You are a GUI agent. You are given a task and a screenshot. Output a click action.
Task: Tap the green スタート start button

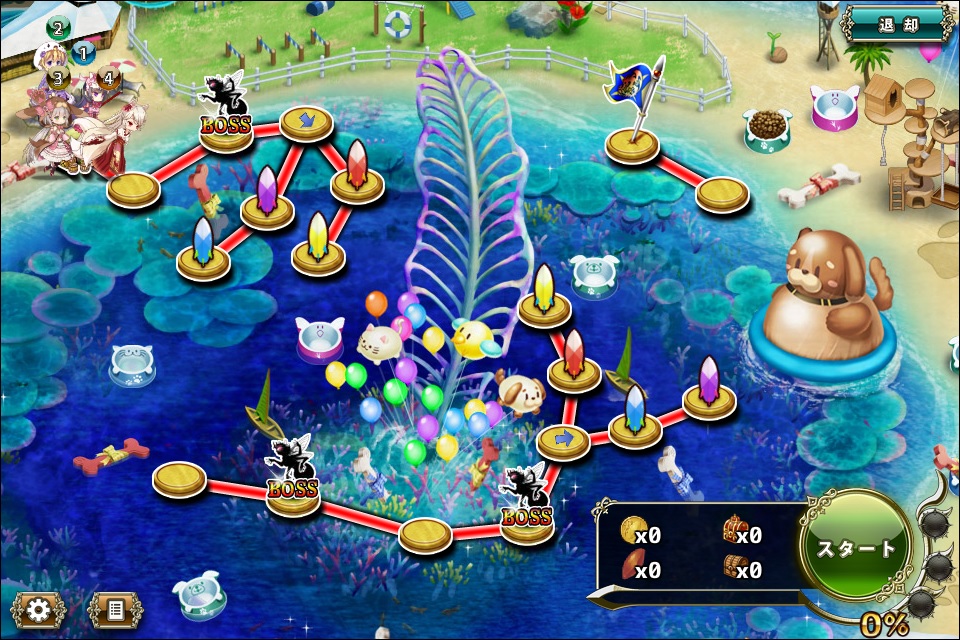[x=857, y=549]
